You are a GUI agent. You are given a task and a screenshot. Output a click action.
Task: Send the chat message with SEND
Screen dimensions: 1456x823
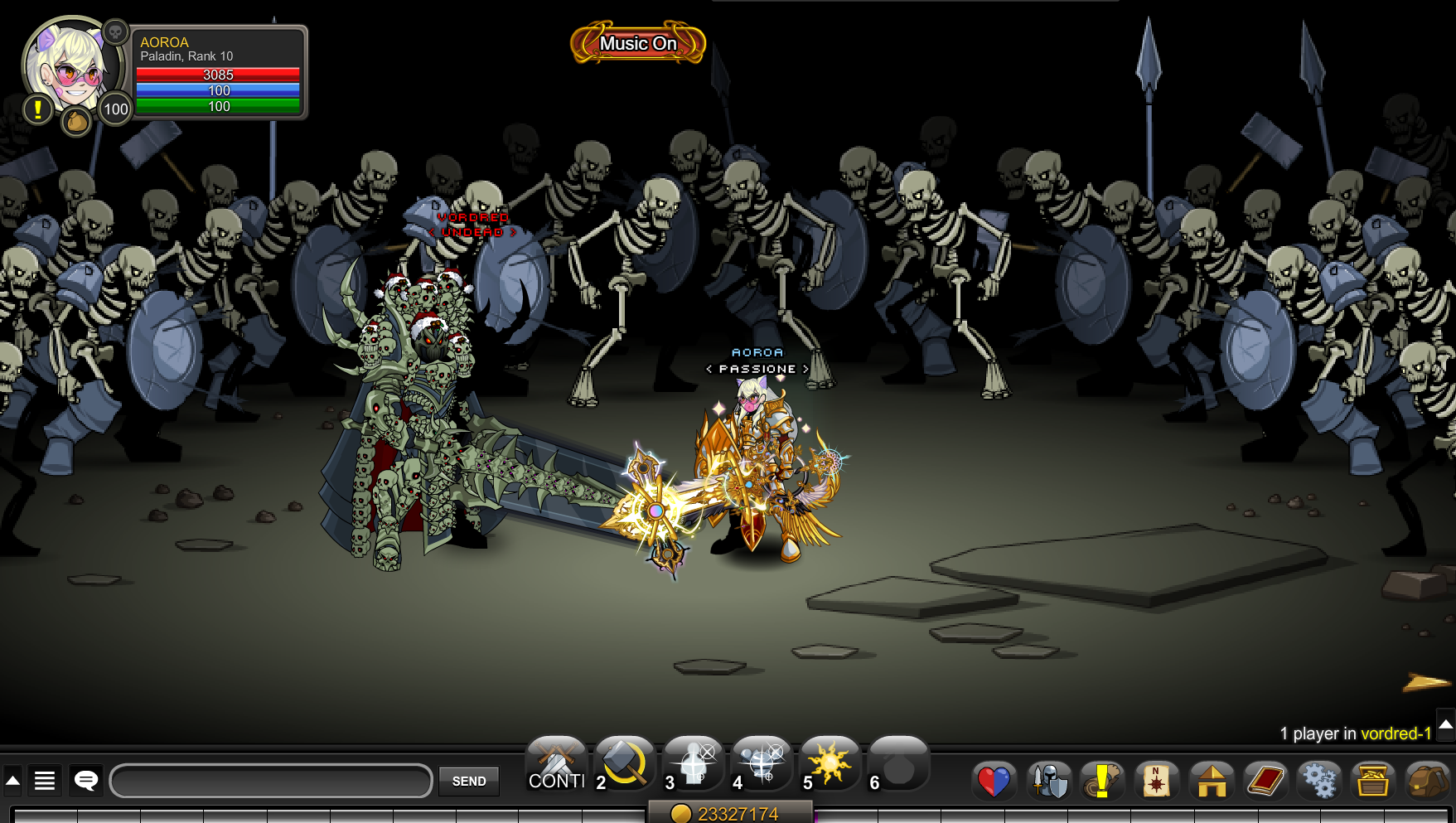coord(469,781)
